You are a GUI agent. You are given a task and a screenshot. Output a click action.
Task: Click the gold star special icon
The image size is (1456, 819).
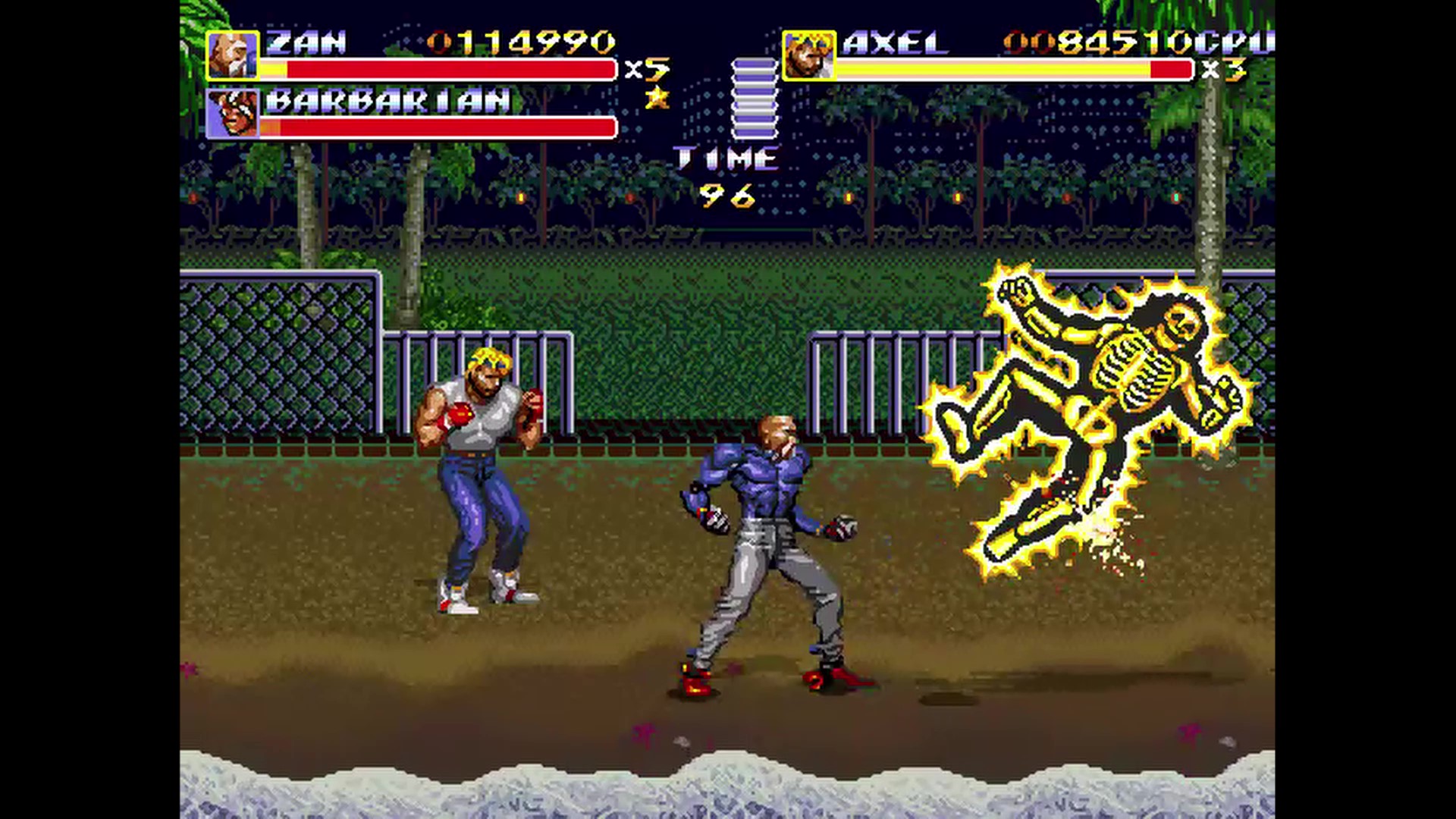point(657,97)
